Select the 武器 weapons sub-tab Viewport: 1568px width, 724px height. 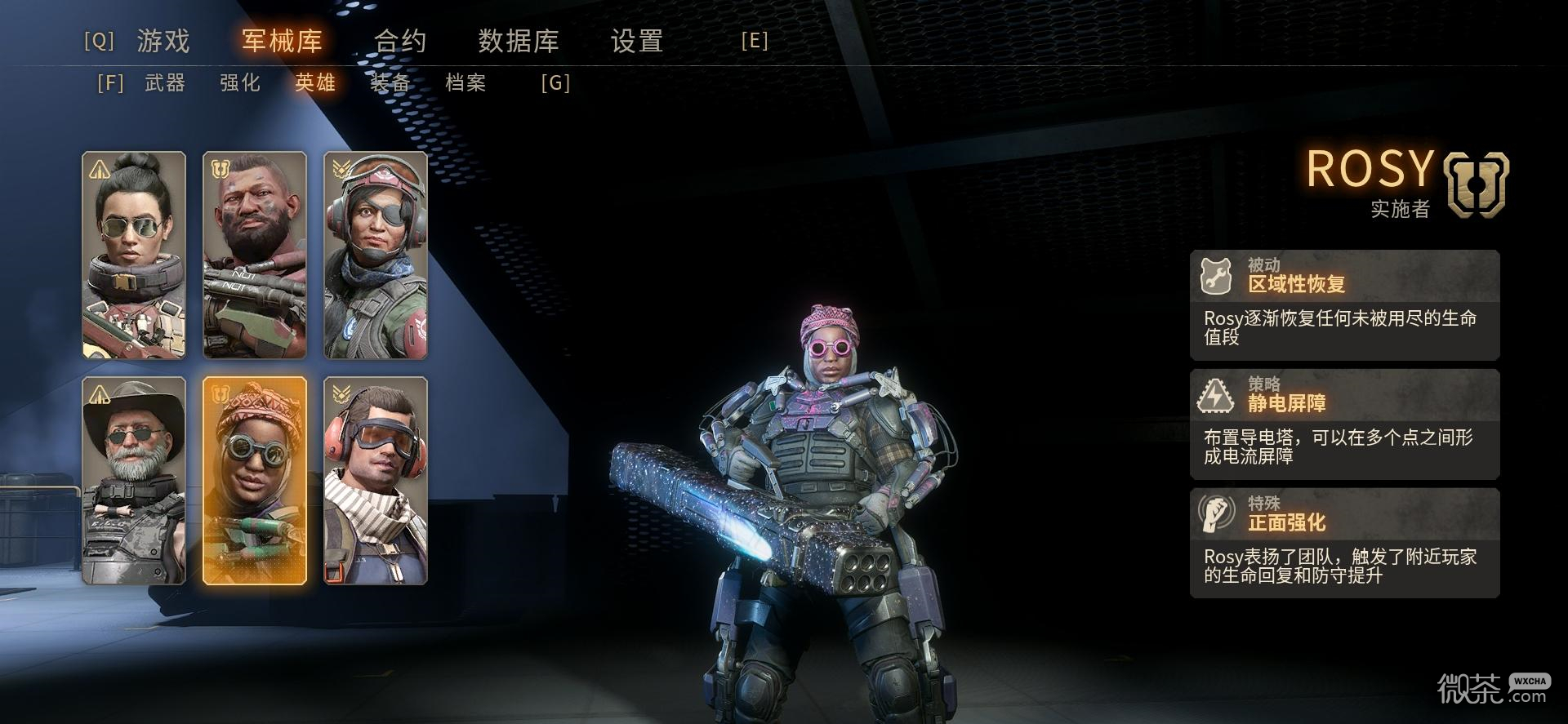[165, 82]
